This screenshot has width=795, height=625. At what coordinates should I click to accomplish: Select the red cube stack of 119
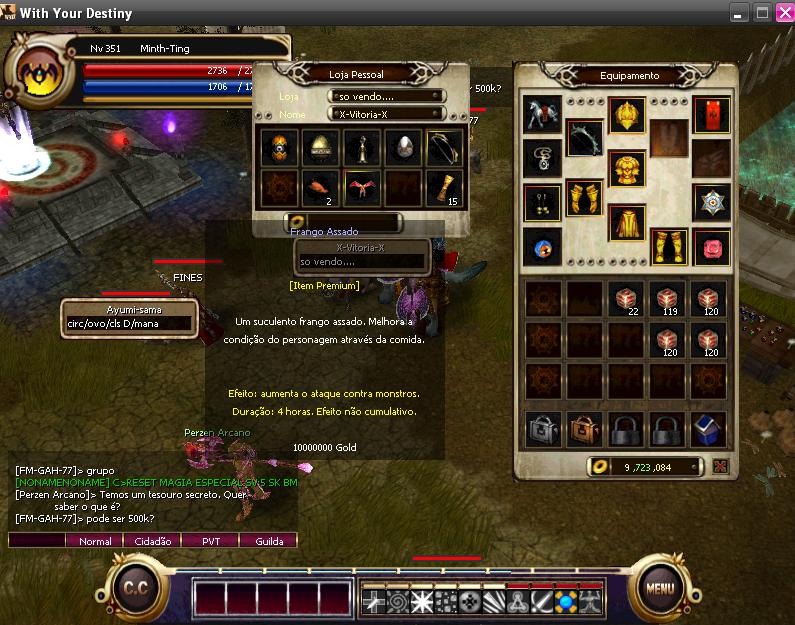click(669, 299)
